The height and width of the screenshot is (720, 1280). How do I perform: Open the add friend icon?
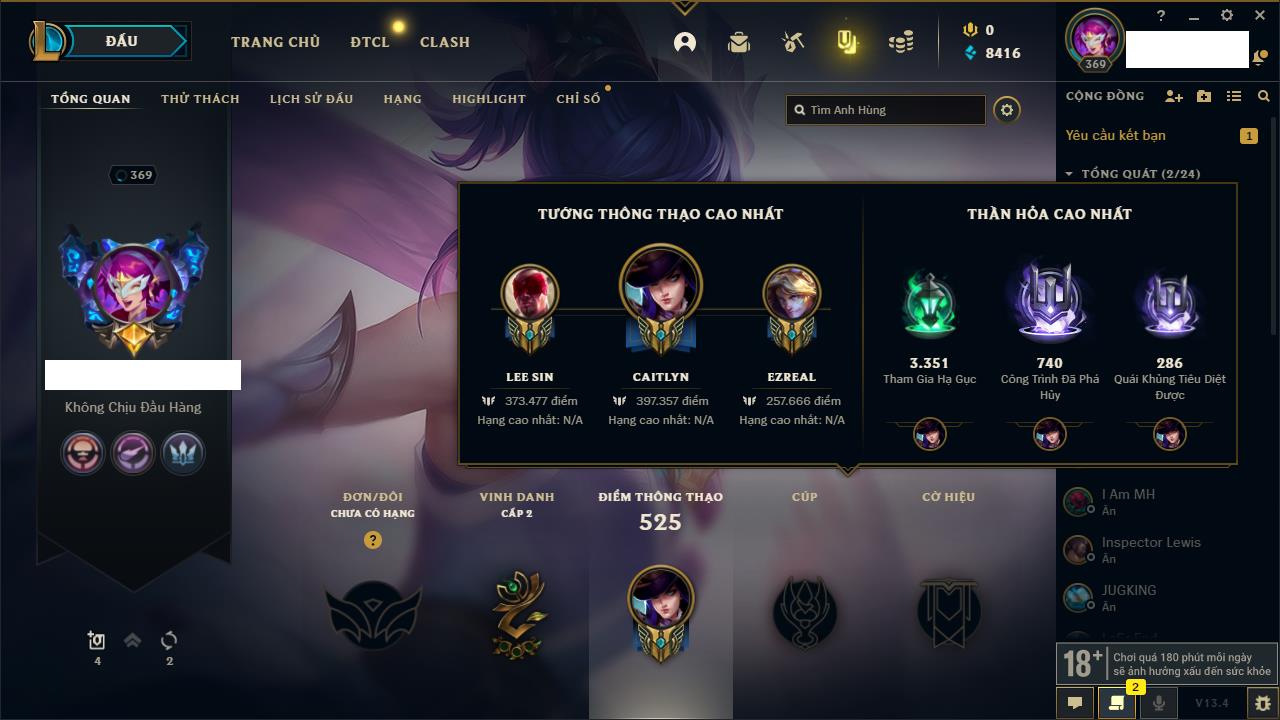[x=1173, y=96]
